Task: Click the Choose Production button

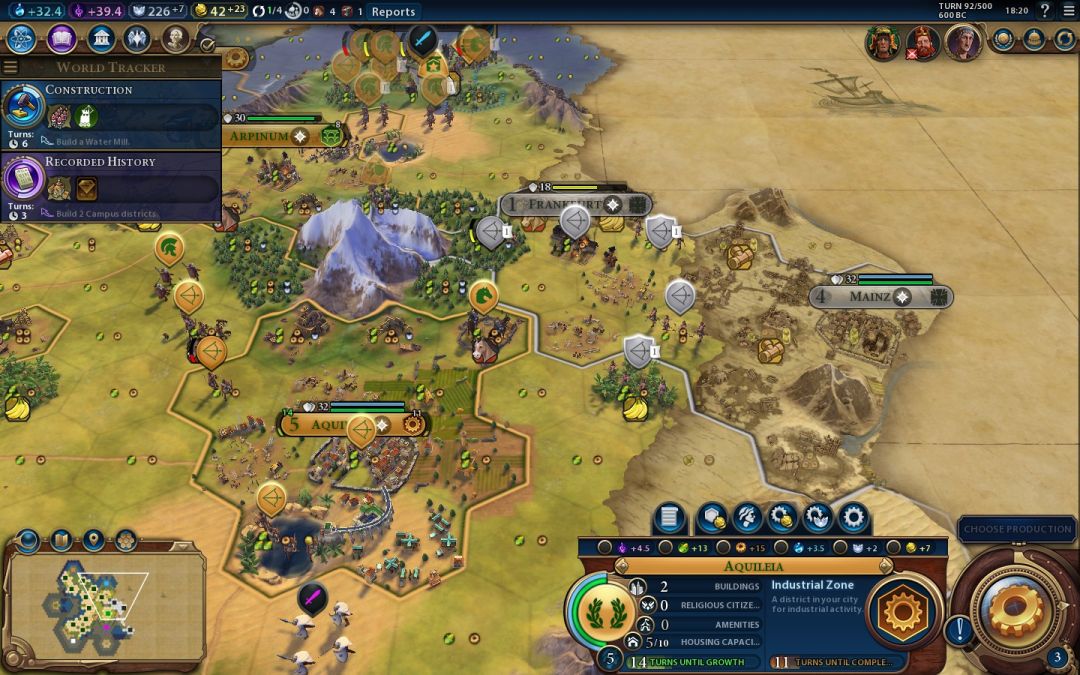Action: click(x=1018, y=529)
